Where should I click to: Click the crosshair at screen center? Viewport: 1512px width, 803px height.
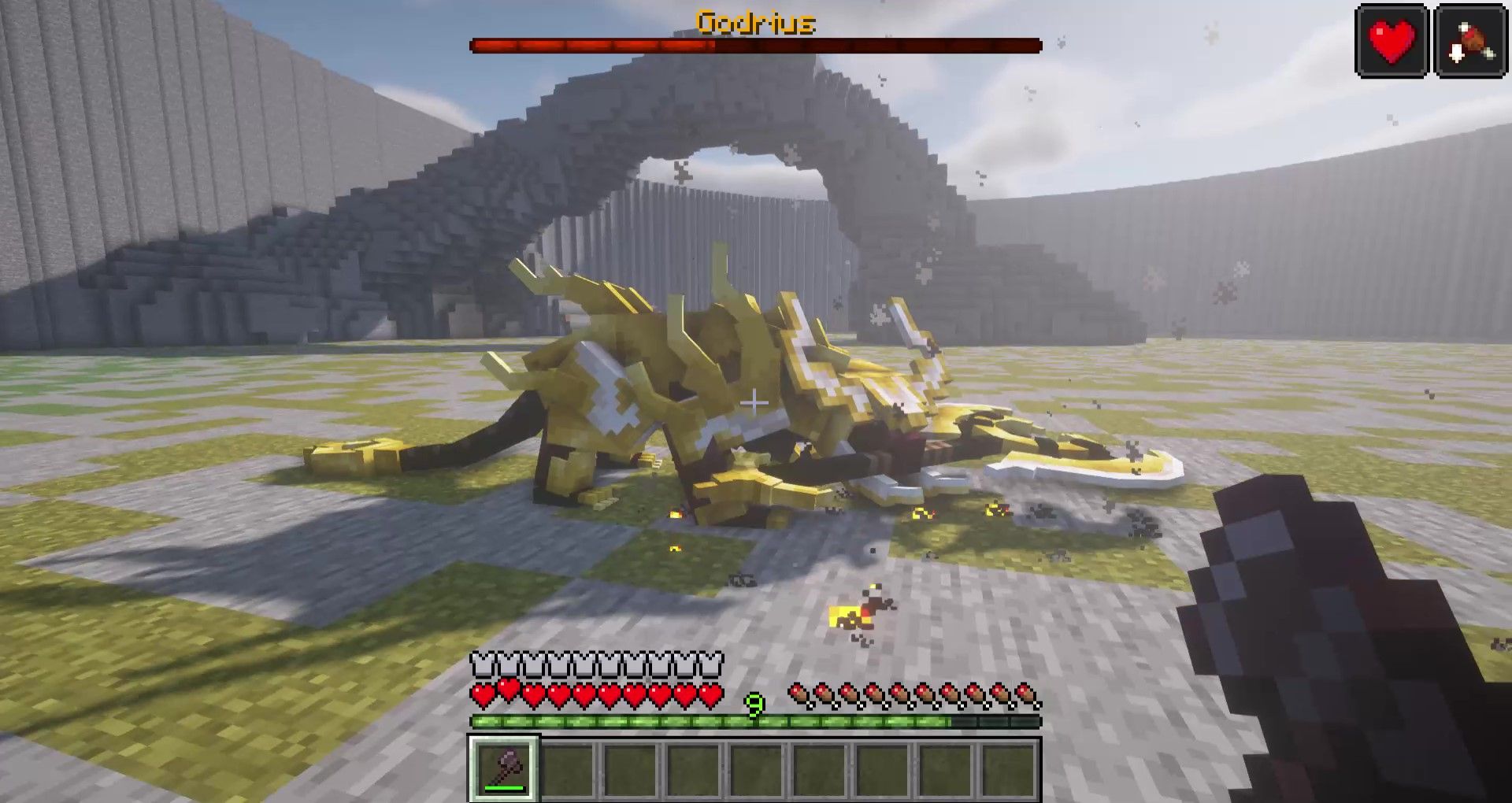coord(755,401)
